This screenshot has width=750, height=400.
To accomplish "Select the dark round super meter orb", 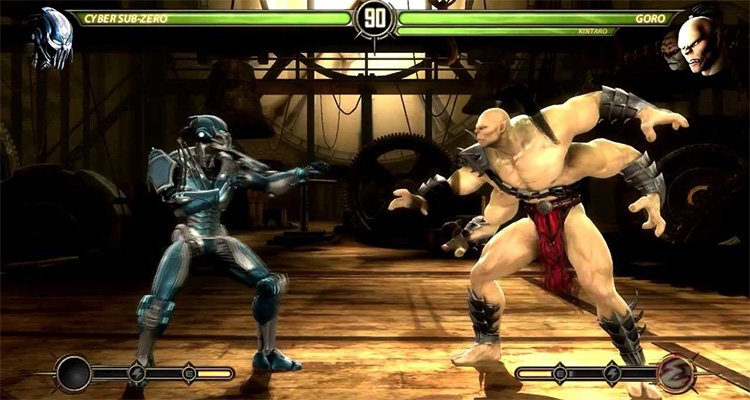I will (74, 374).
